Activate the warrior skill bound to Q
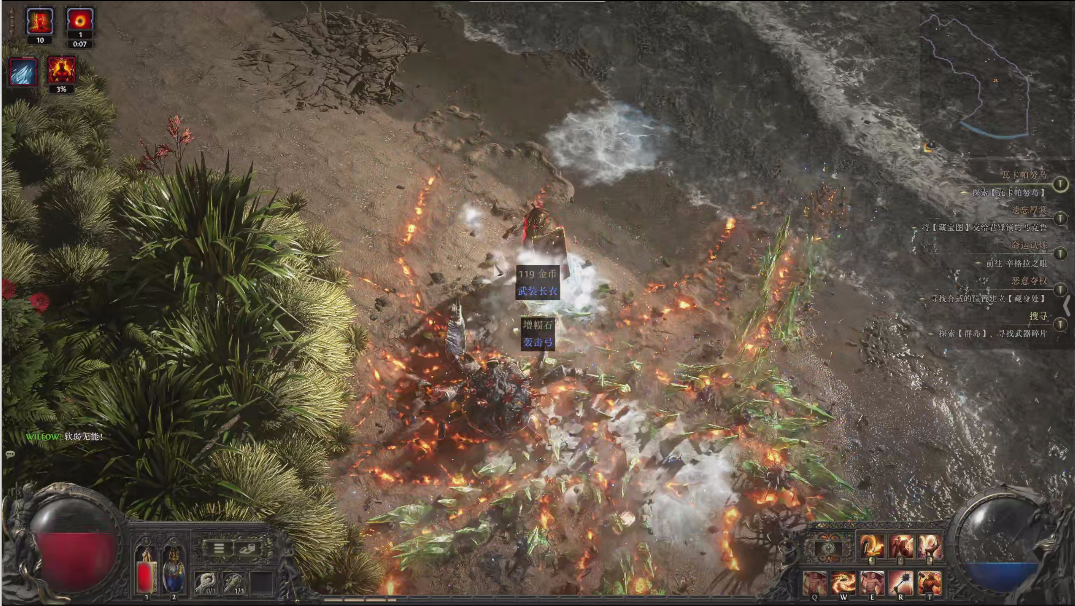 pyautogui.click(x=814, y=582)
